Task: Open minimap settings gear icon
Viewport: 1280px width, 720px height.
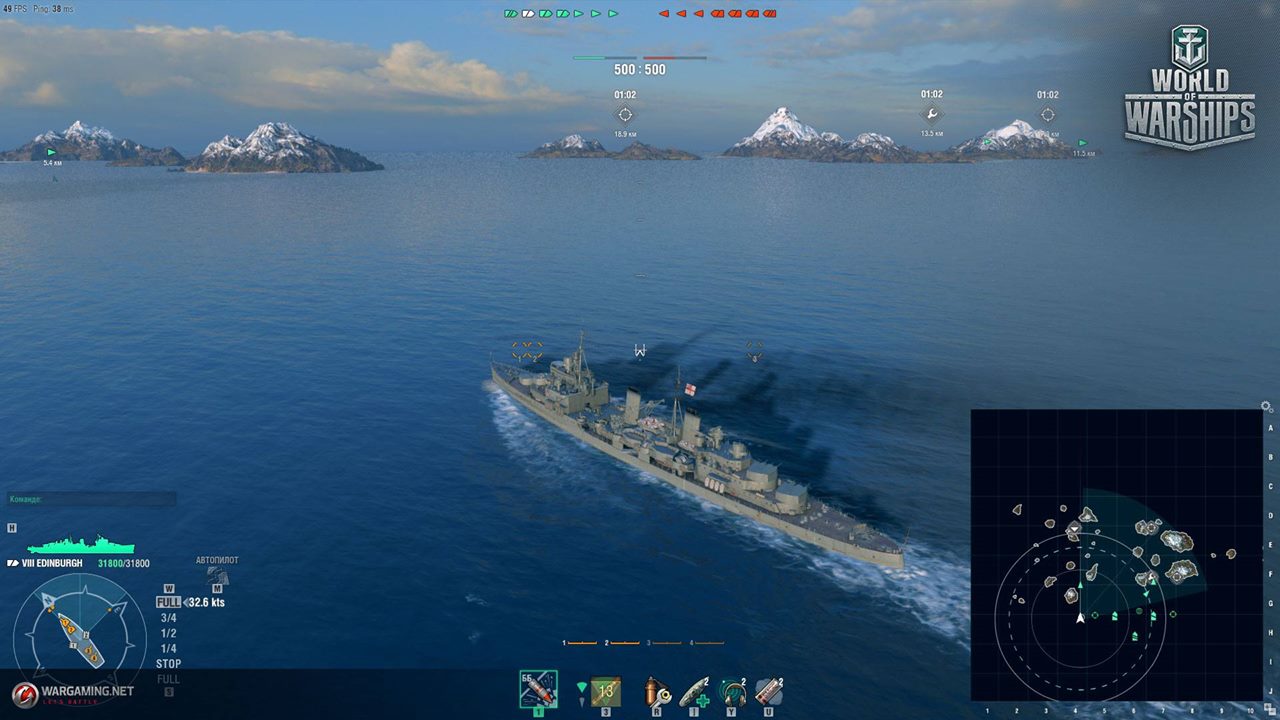Action: [x=1267, y=407]
